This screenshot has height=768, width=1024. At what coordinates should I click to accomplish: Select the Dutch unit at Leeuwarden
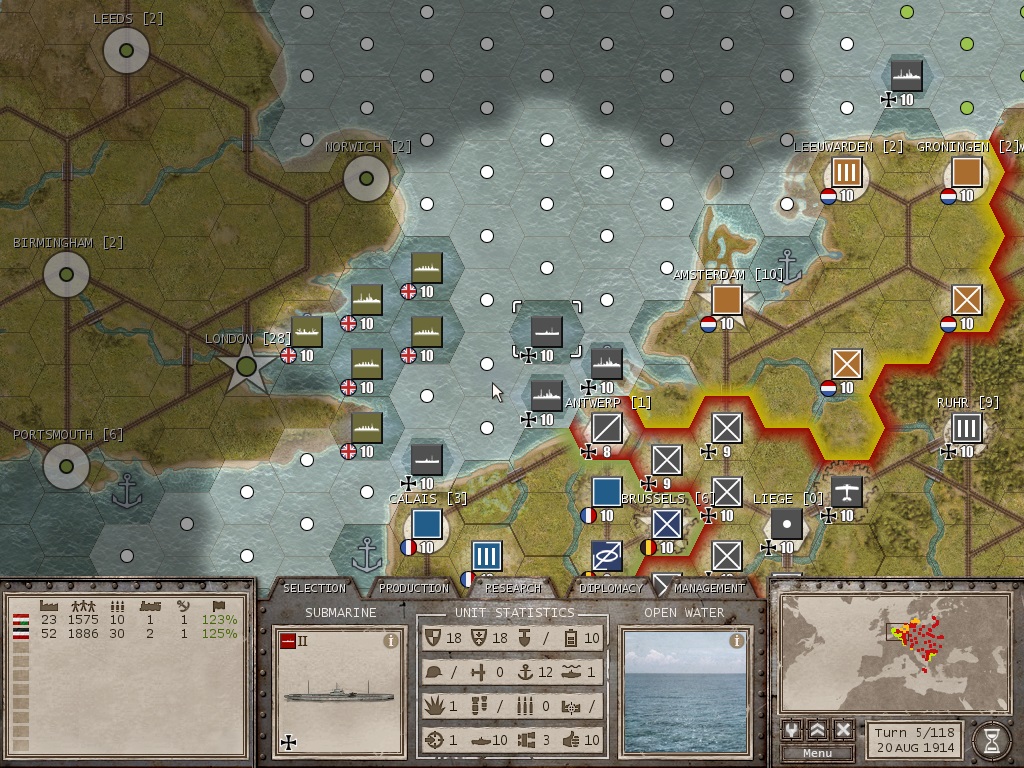(x=847, y=172)
